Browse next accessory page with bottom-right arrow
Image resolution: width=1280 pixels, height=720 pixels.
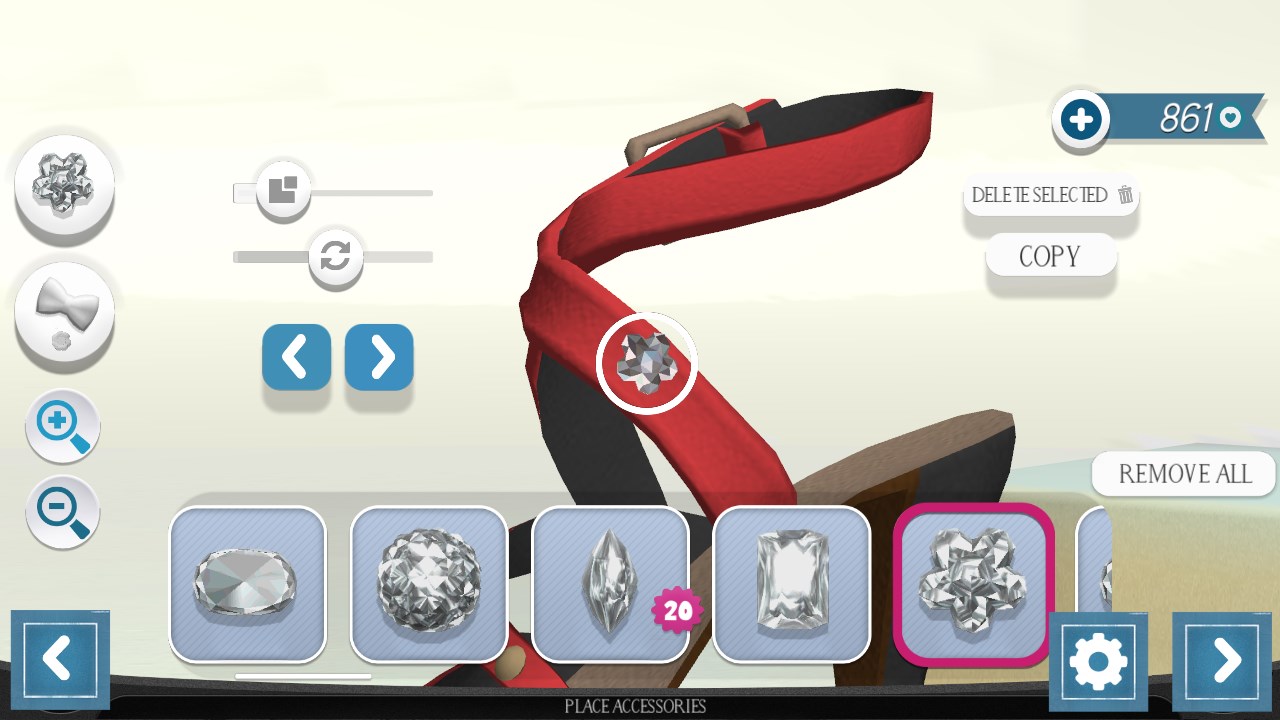(x=1221, y=658)
